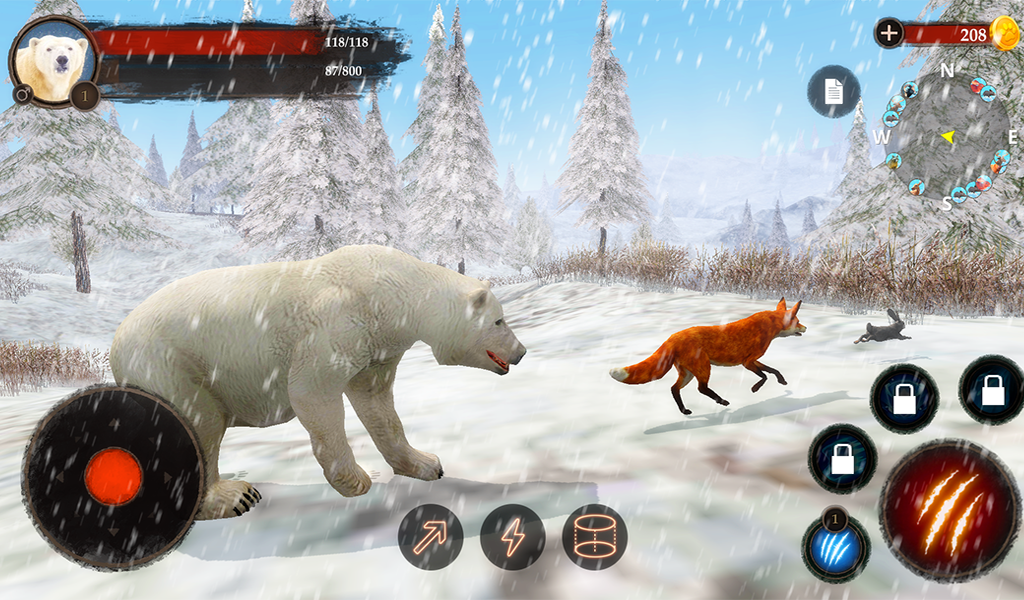Open the polar bear character portrait
This screenshot has width=1024, height=600.
click(56, 61)
